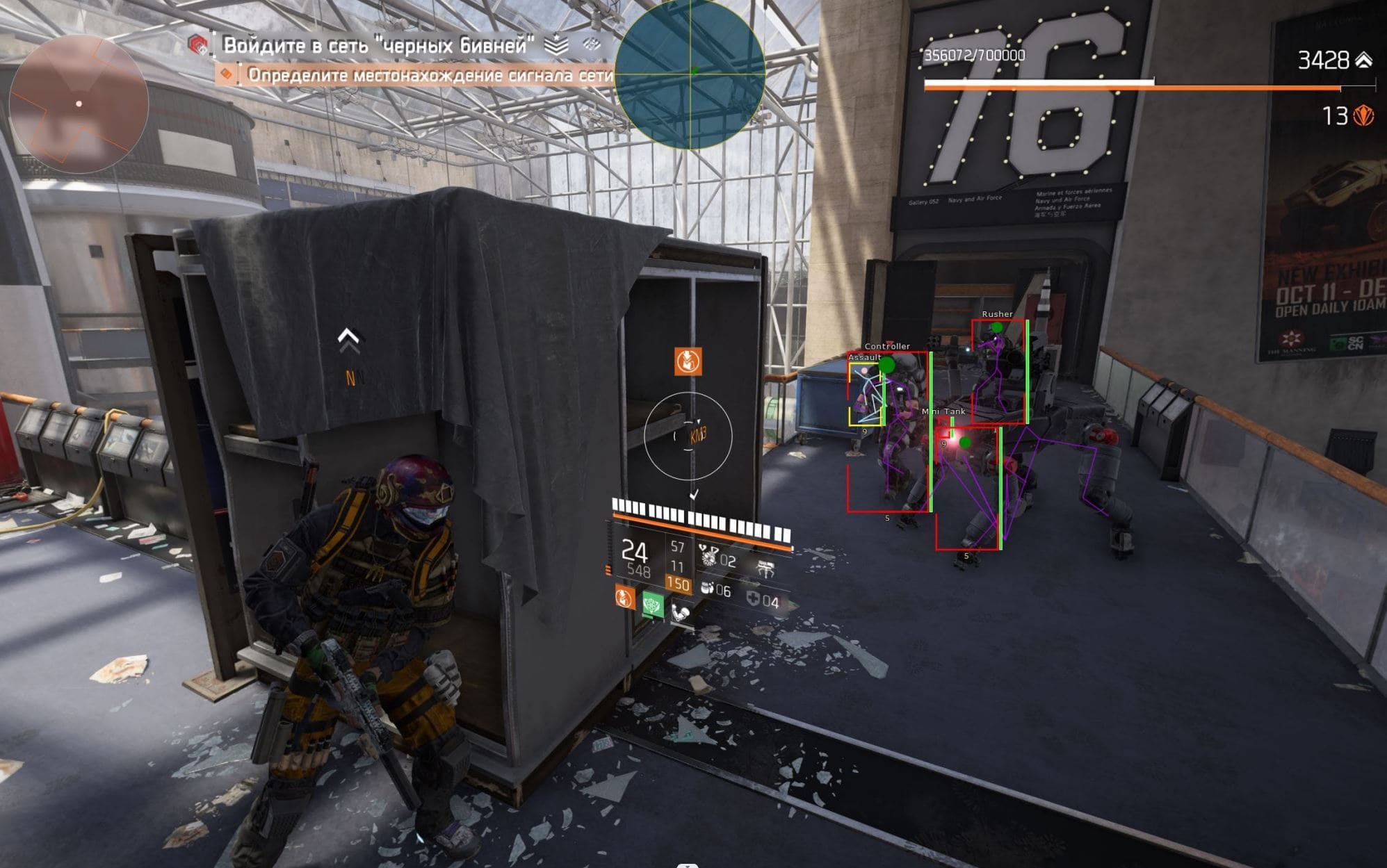The width and height of the screenshot is (1387, 868).
Task: Select the flexed arm icon in weapon HUD
Action: 681,613
